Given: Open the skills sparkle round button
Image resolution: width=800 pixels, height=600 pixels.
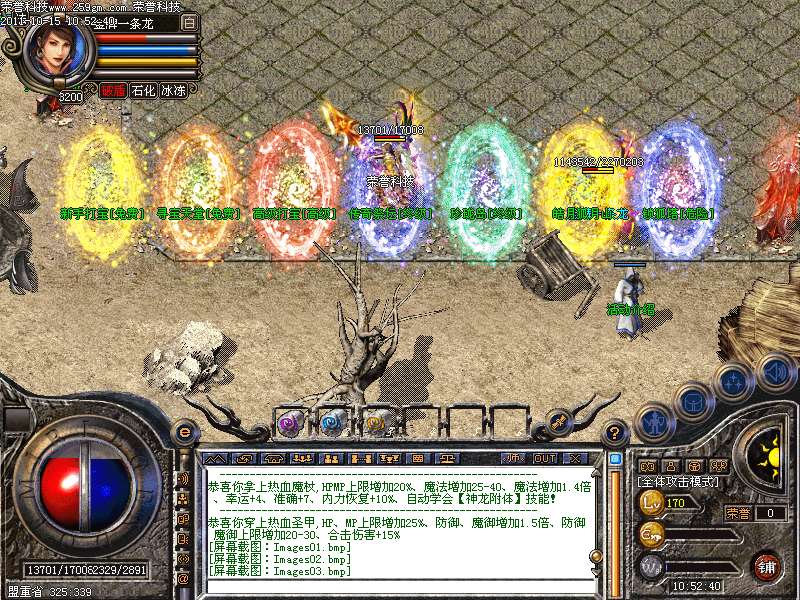Looking at the screenshot, I should click(733, 381).
